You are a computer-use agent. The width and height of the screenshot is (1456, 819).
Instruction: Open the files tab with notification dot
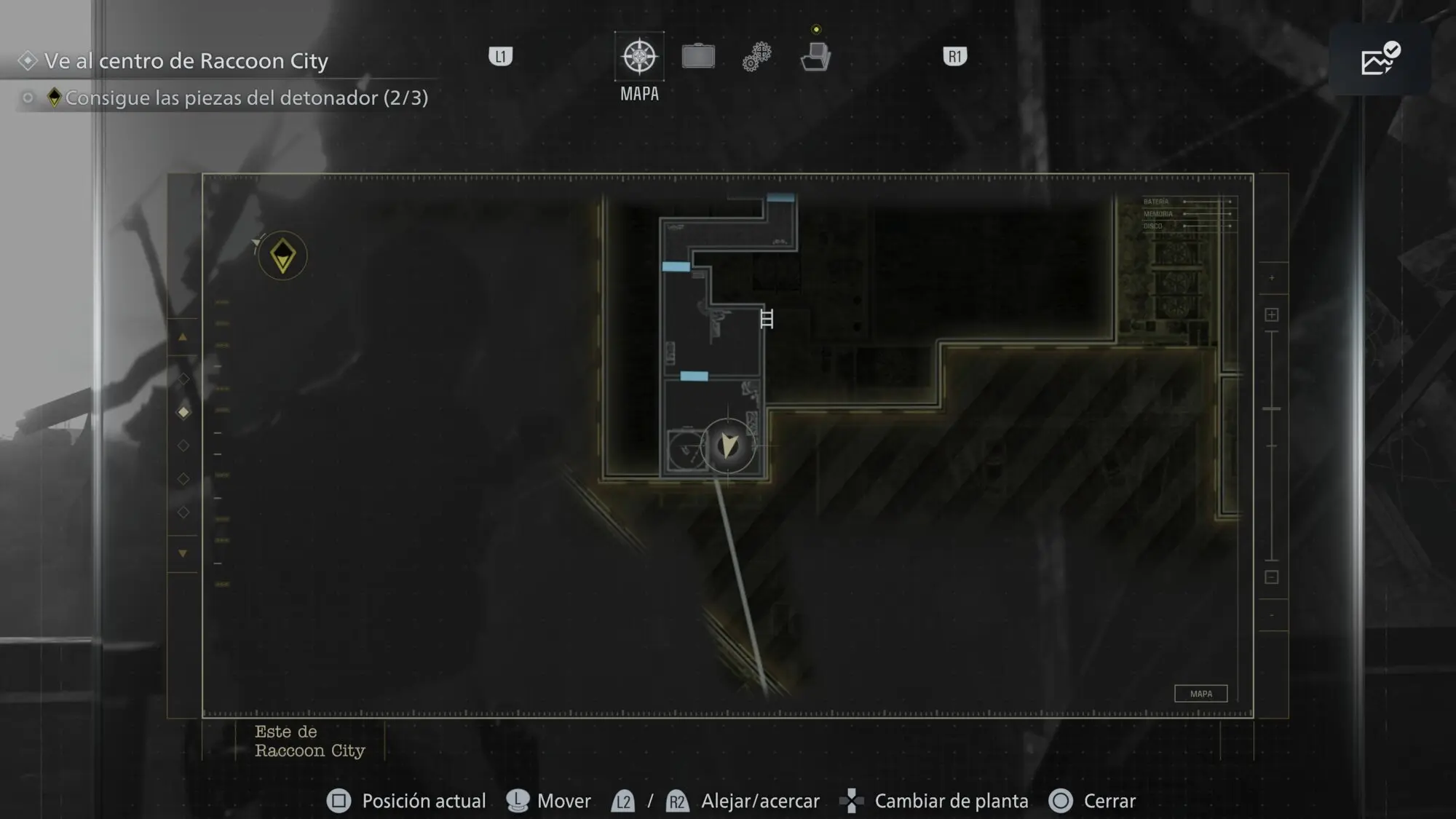pyautogui.click(x=815, y=57)
